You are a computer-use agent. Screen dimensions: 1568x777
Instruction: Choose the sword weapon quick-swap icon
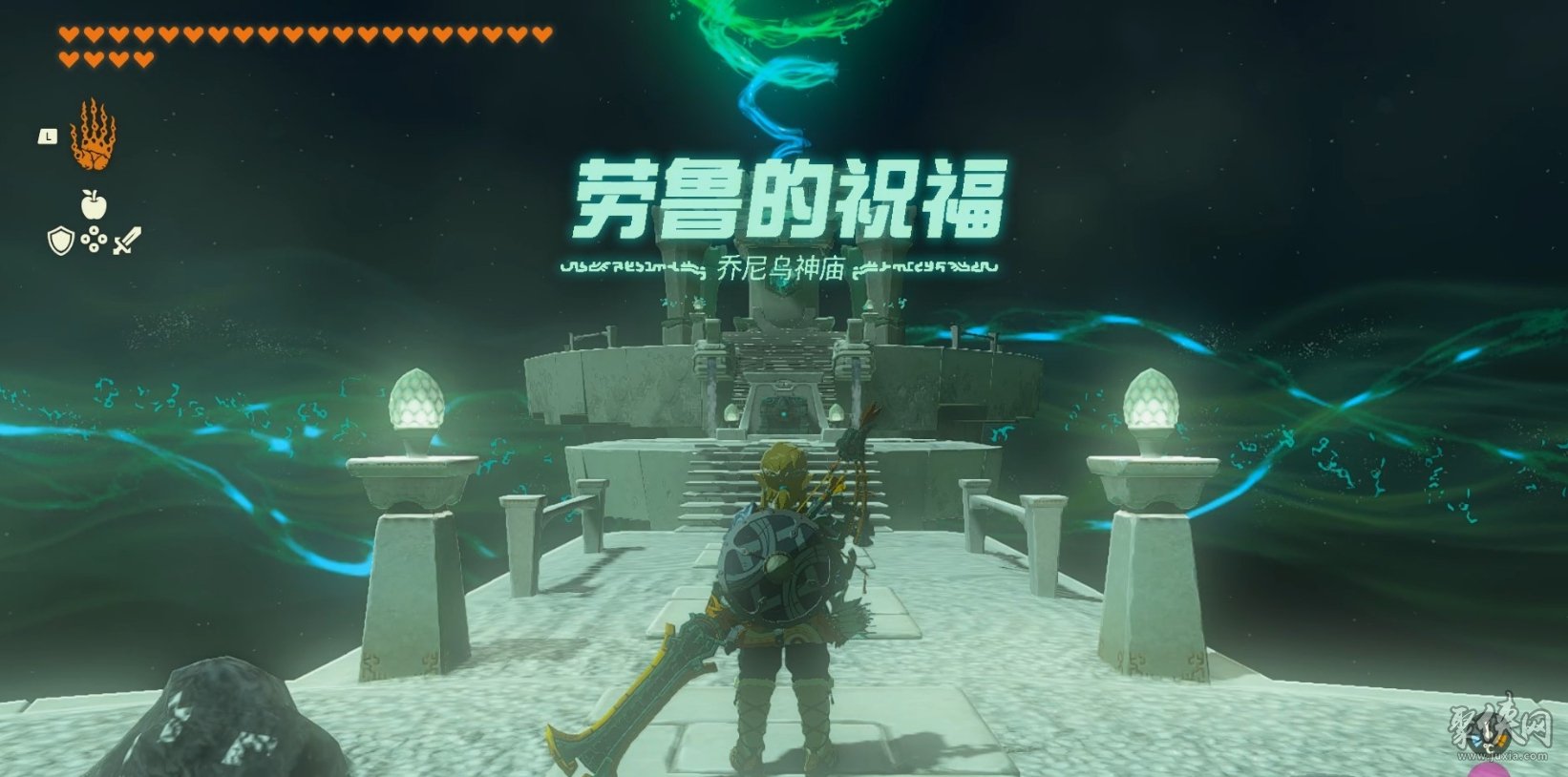point(126,241)
